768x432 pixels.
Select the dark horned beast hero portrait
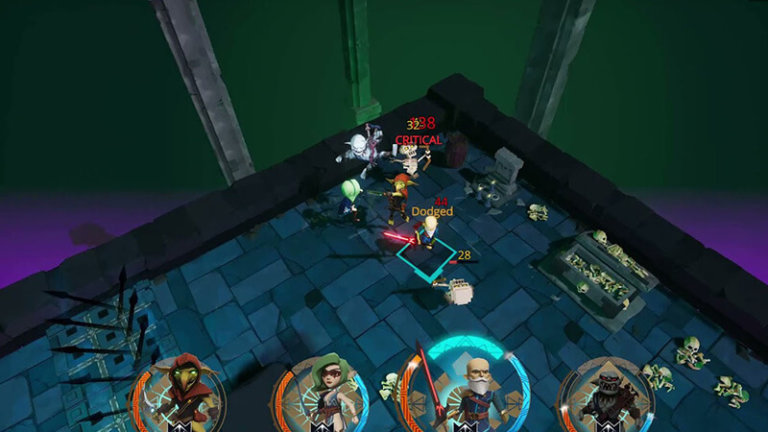coord(607,397)
